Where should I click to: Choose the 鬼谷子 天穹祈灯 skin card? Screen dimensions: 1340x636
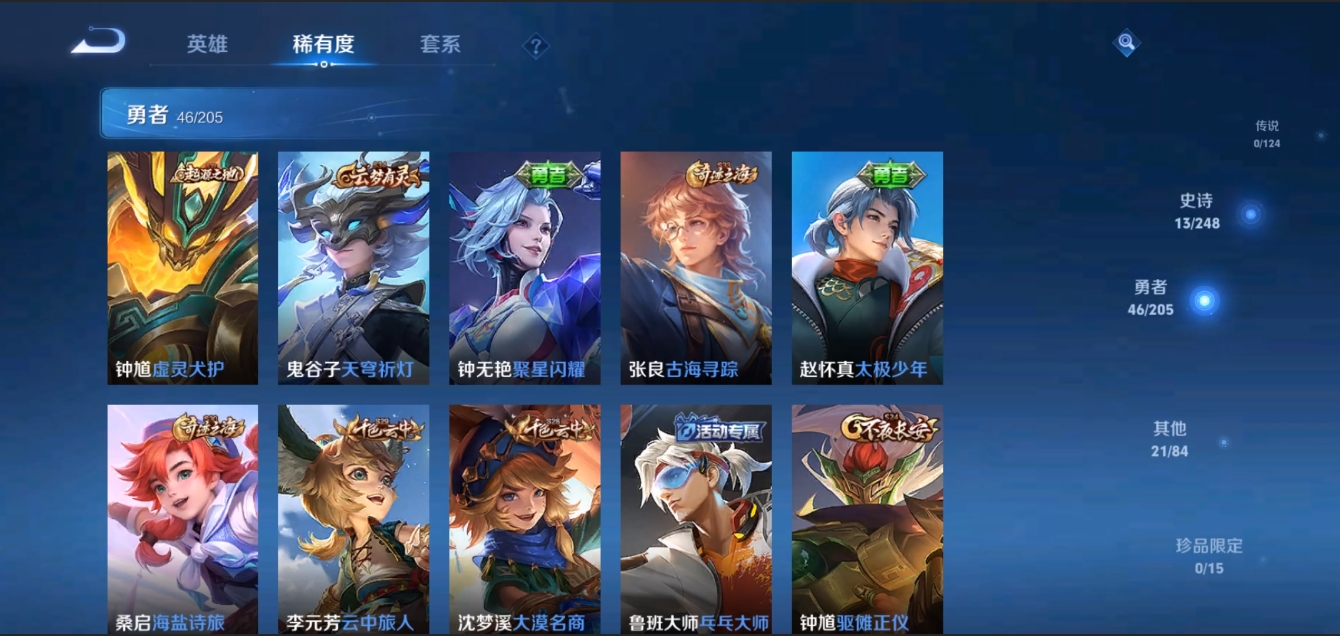tap(353, 267)
